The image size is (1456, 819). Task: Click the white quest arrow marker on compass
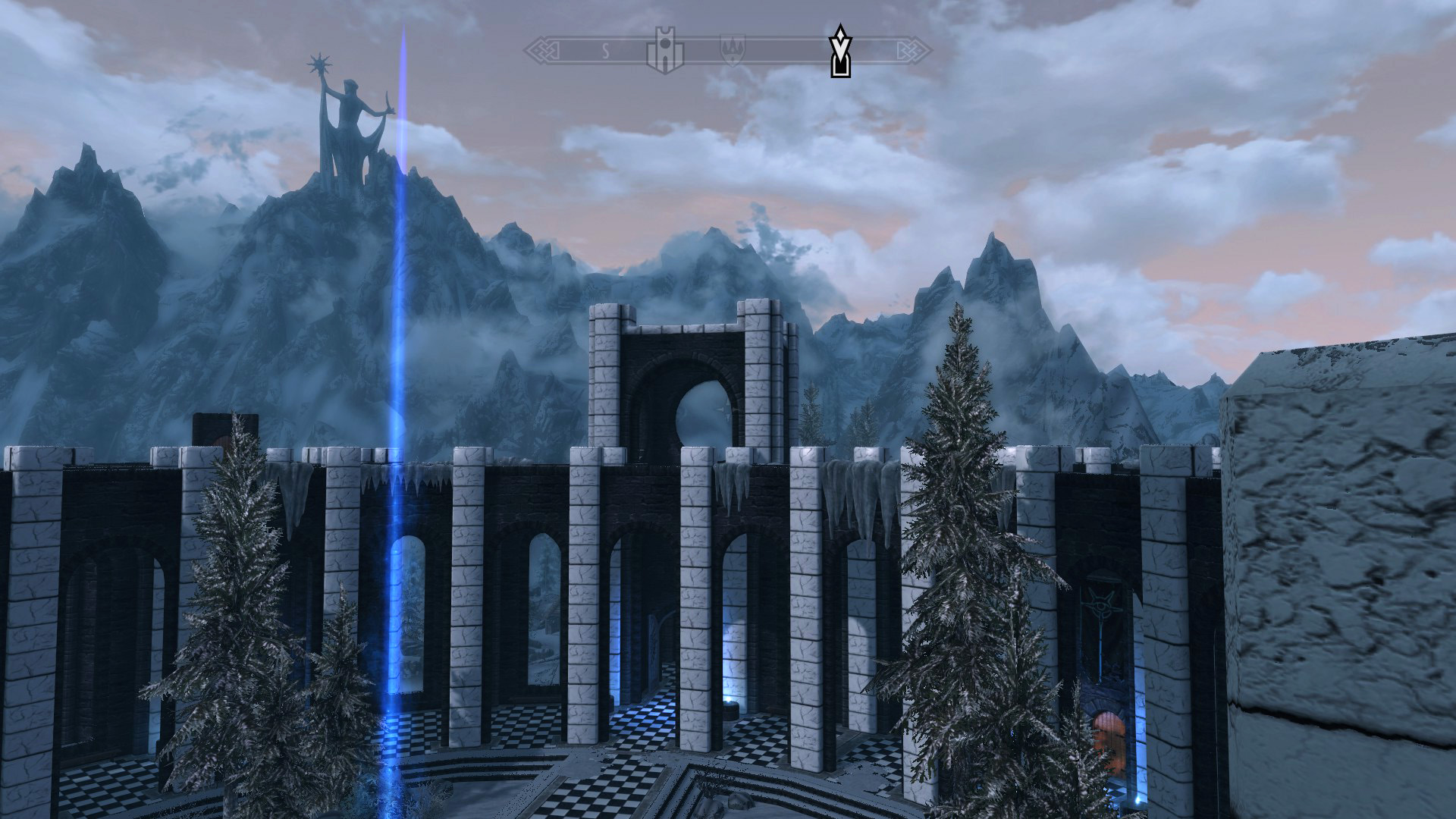pyautogui.click(x=839, y=52)
